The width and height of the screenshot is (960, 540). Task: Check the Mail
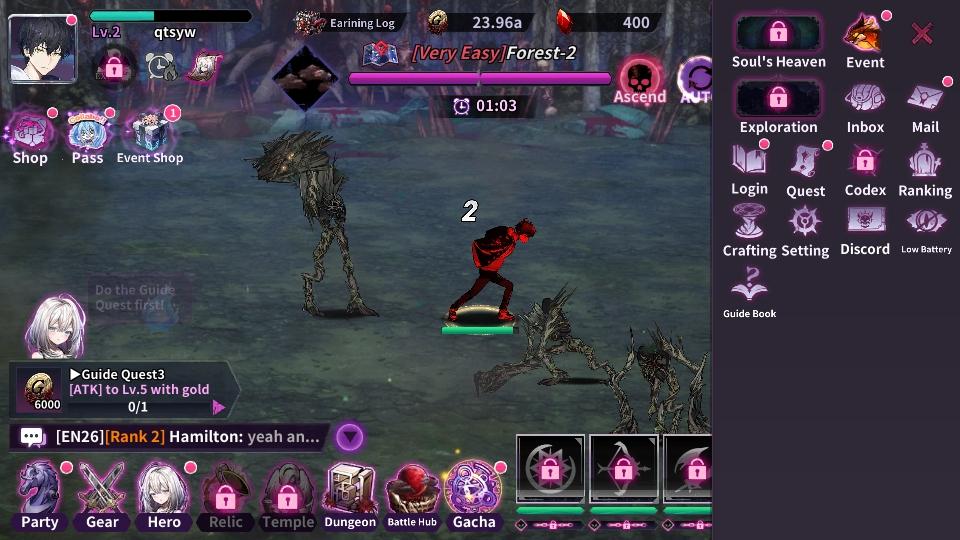[925, 106]
